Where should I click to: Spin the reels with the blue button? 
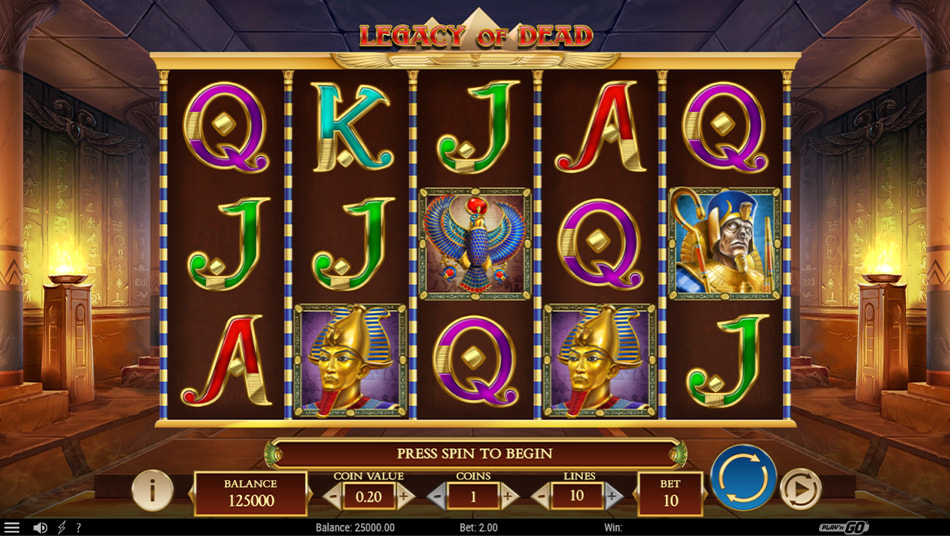(x=743, y=478)
